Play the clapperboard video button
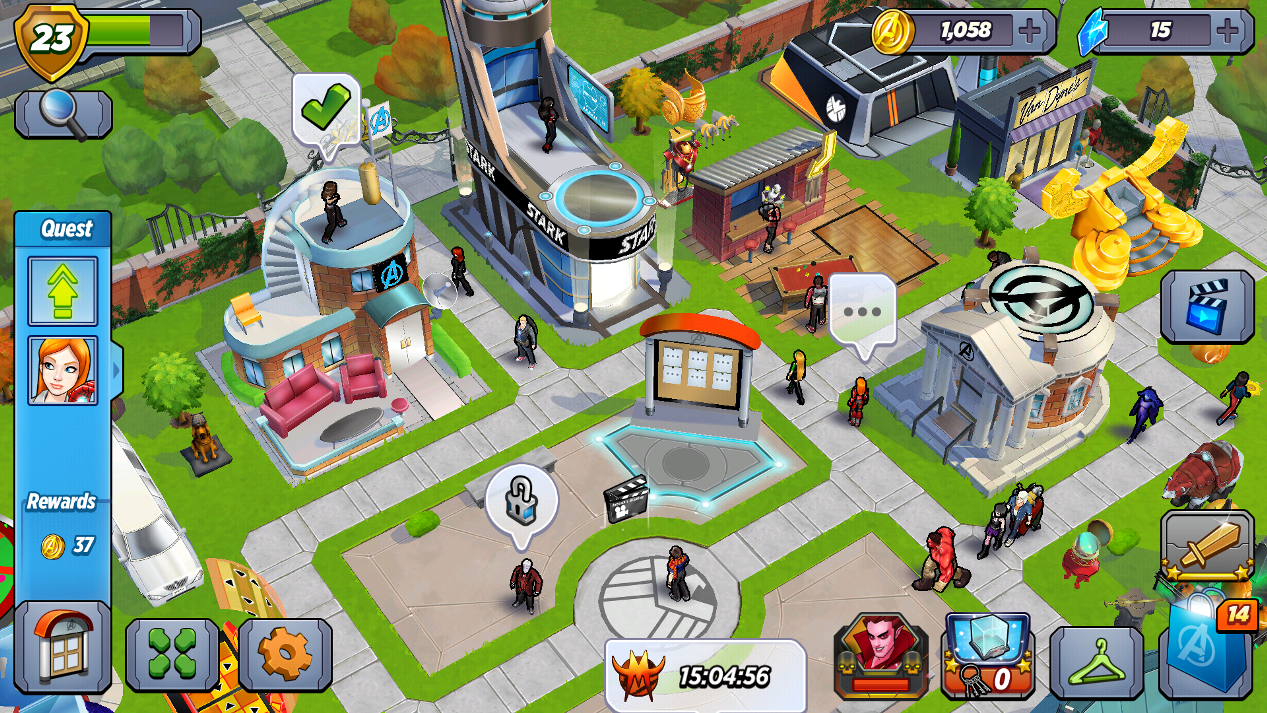This screenshot has width=1267, height=713. pyautogui.click(x=1206, y=306)
